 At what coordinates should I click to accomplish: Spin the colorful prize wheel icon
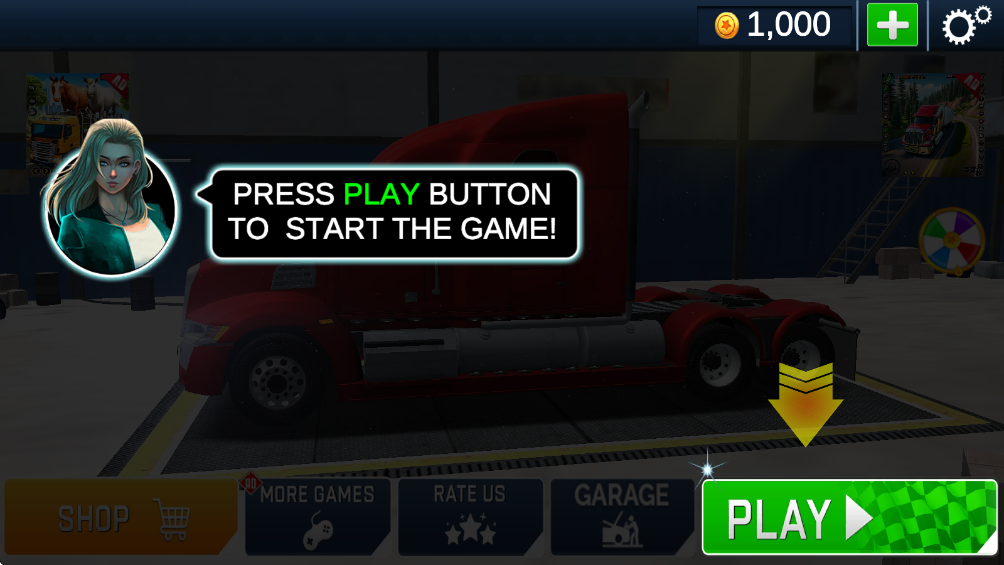click(x=952, y=241)
